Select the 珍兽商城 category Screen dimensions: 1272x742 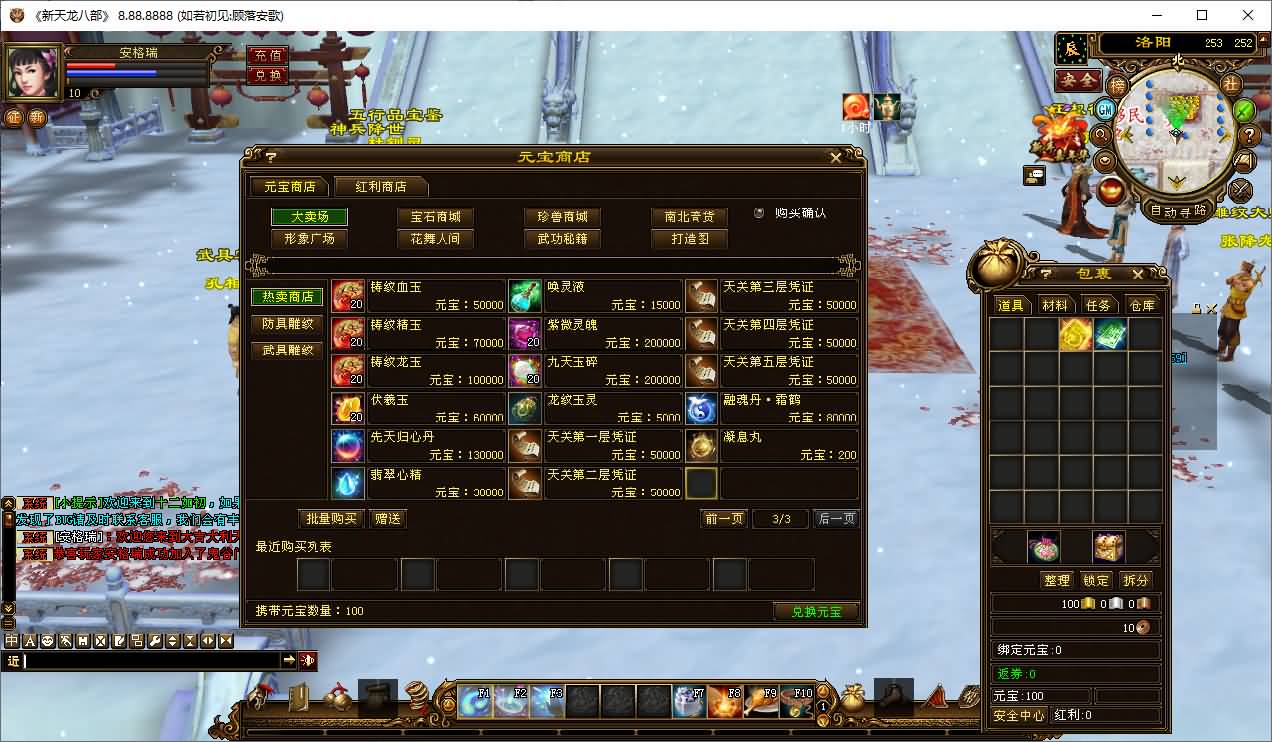click(x=561, y=217)
